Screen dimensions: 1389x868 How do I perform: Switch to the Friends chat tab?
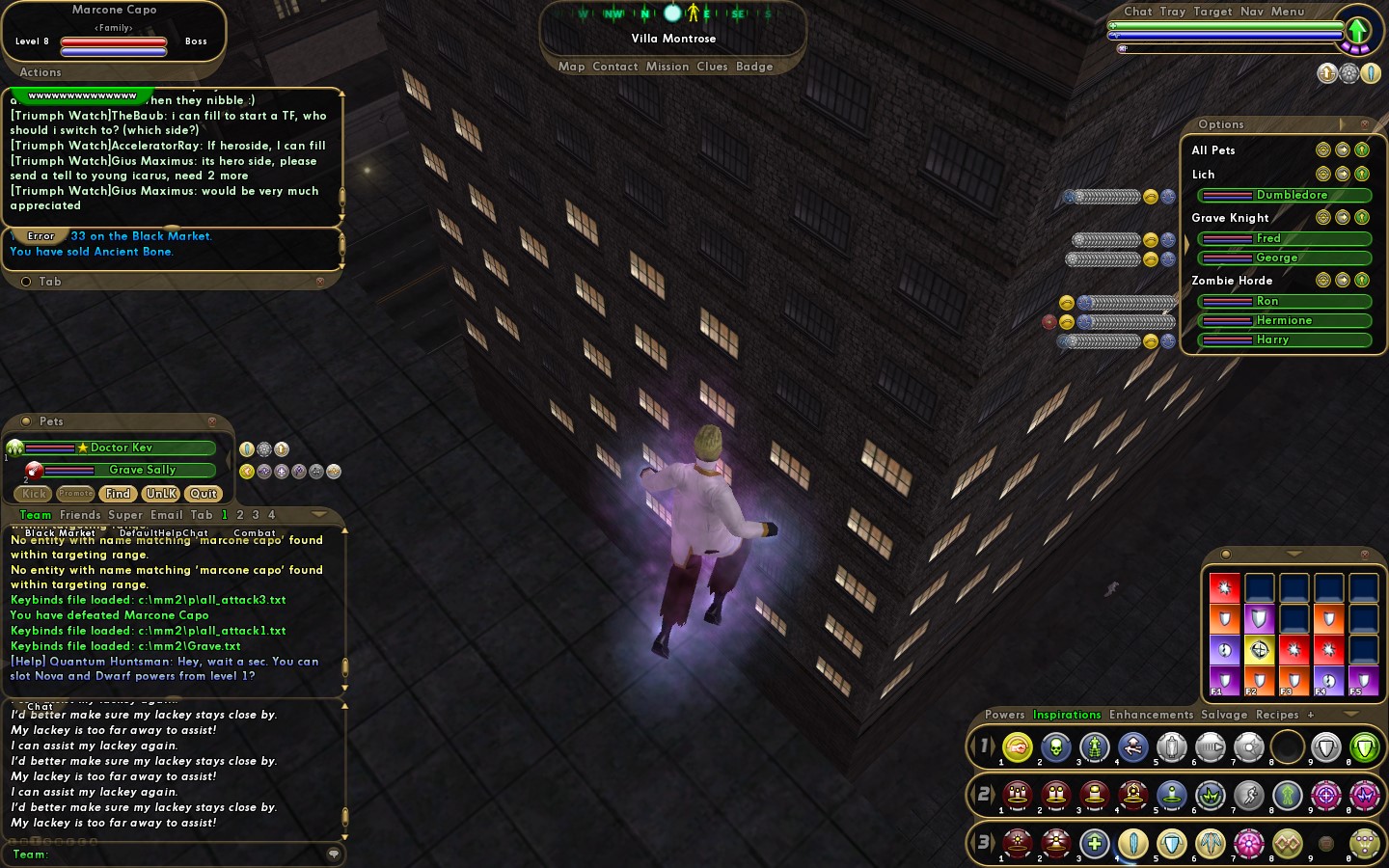coord(80,515)
